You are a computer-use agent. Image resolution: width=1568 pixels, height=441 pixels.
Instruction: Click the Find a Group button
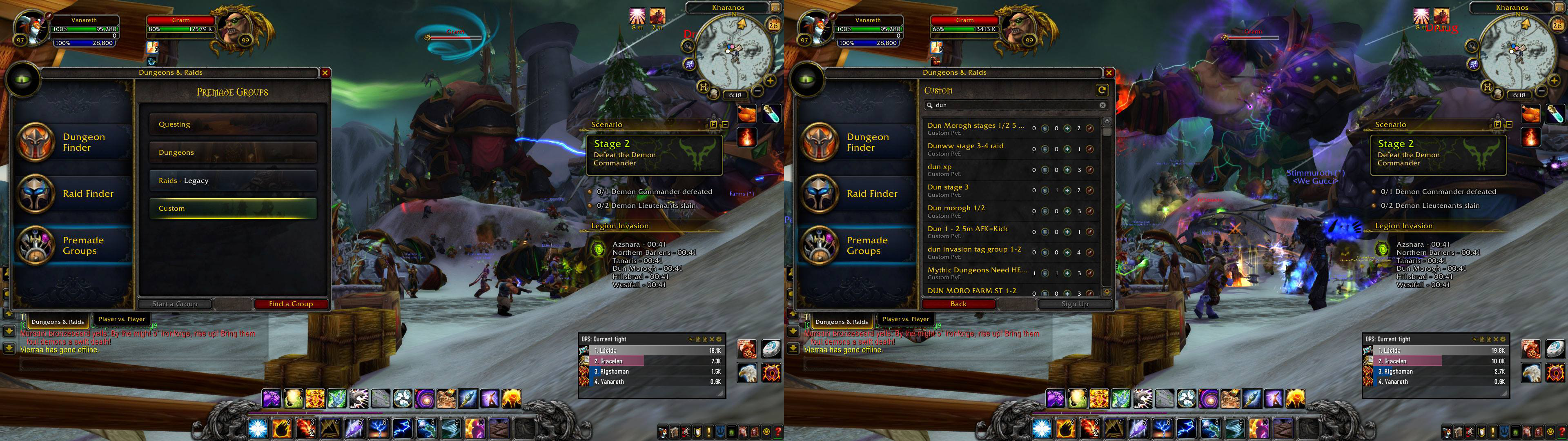pos(290,304)
